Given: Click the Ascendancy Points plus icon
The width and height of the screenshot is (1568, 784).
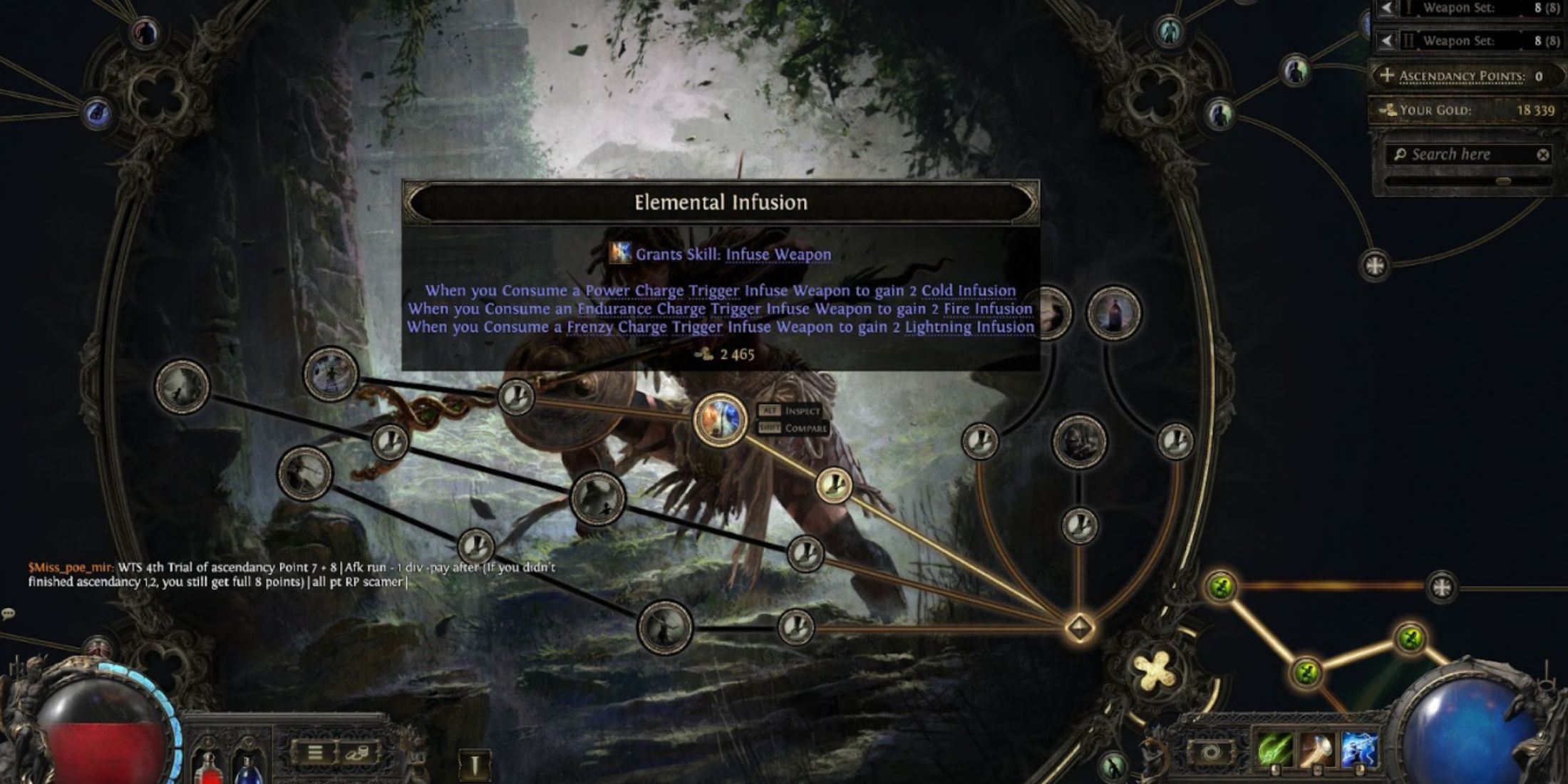Looking at the screenshot, I should [x=1386, y=76].
